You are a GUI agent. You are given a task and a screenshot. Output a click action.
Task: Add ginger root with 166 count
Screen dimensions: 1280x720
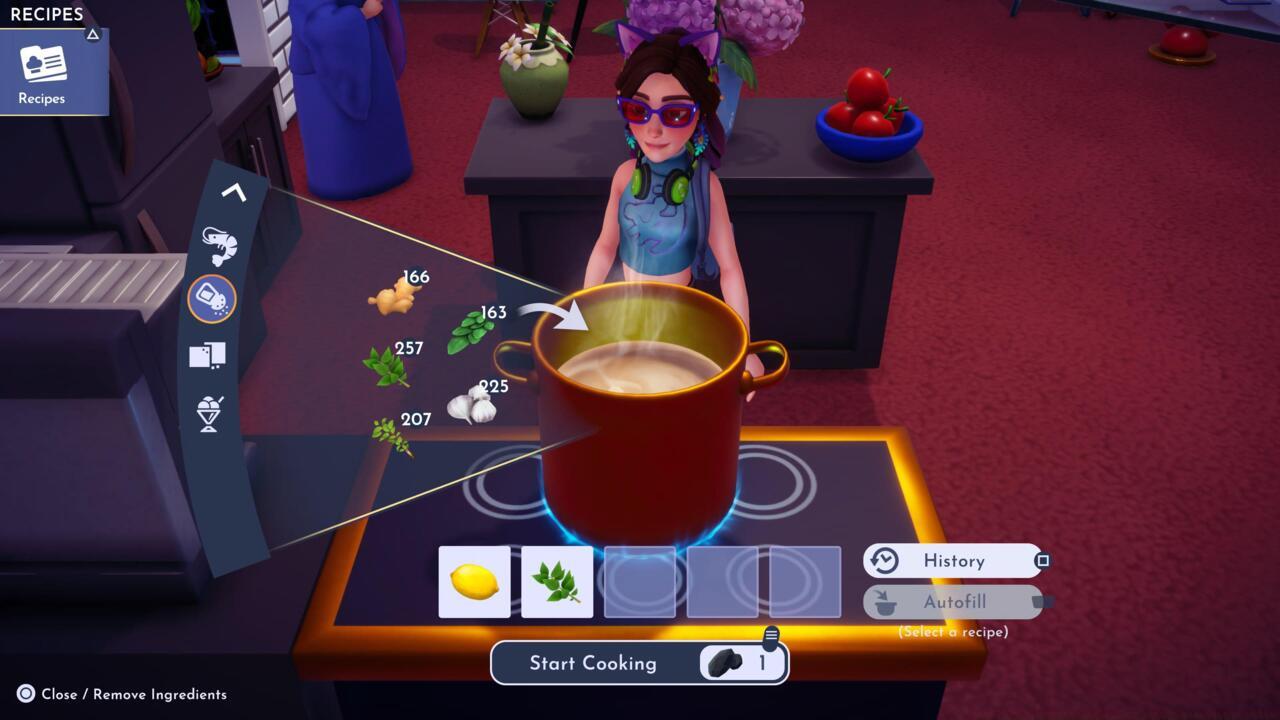click(x=391, y=297)
